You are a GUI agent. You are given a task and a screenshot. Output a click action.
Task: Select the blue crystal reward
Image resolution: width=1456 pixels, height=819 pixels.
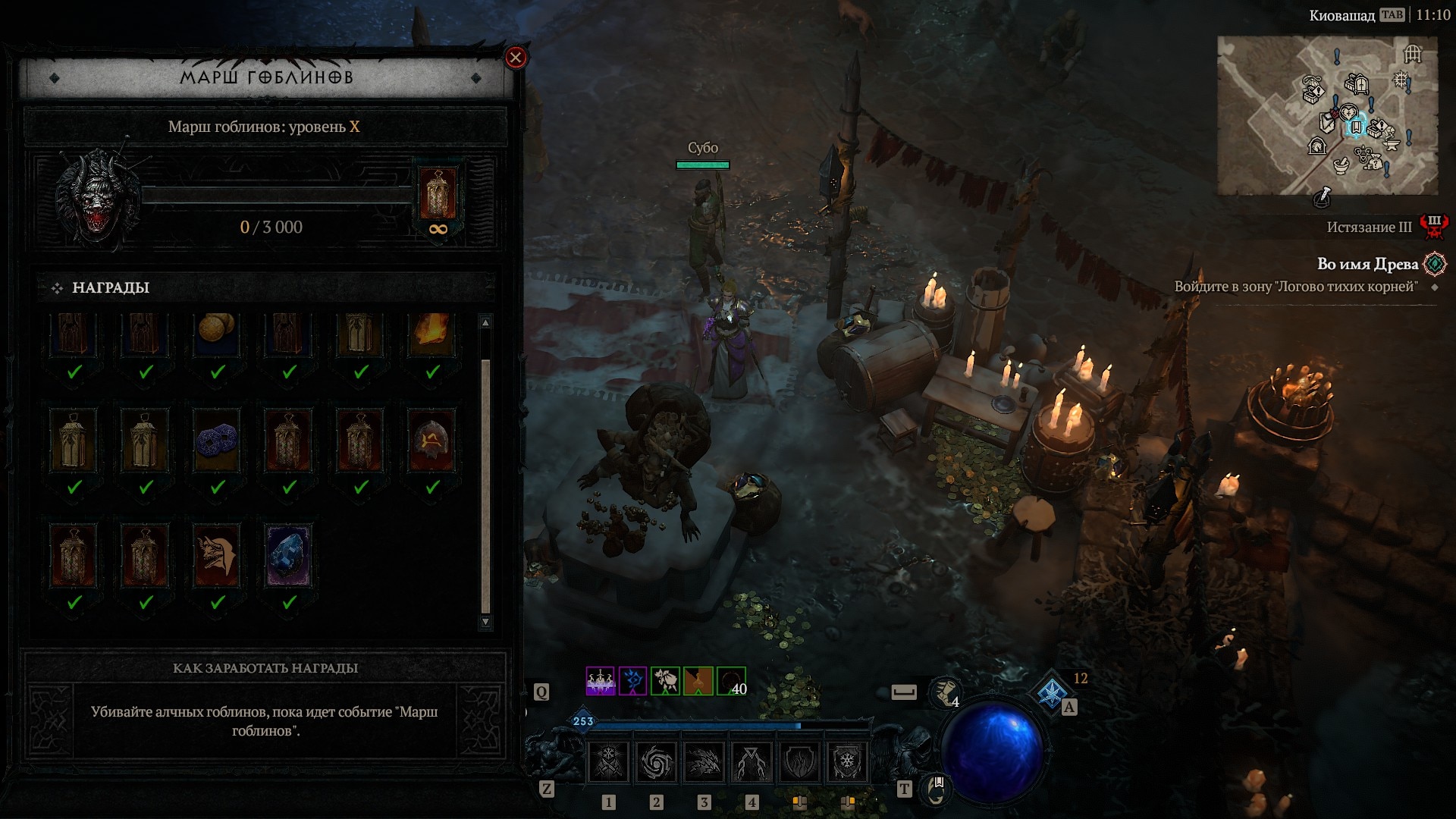[x=288, y=556]
